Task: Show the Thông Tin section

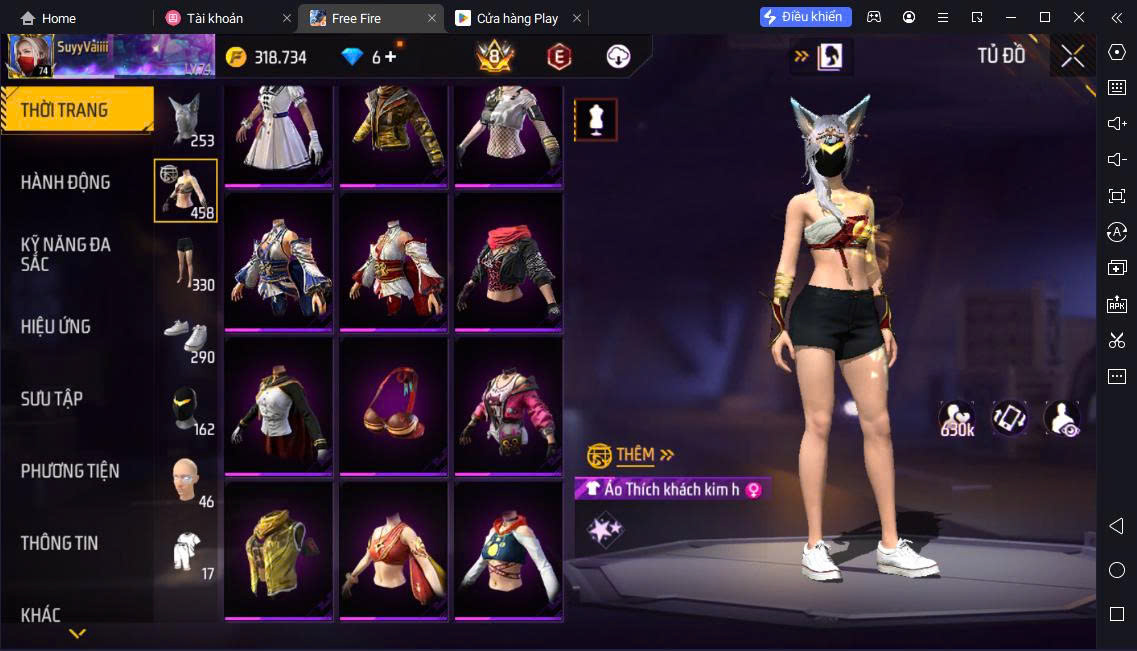Action: pos(60,543)
